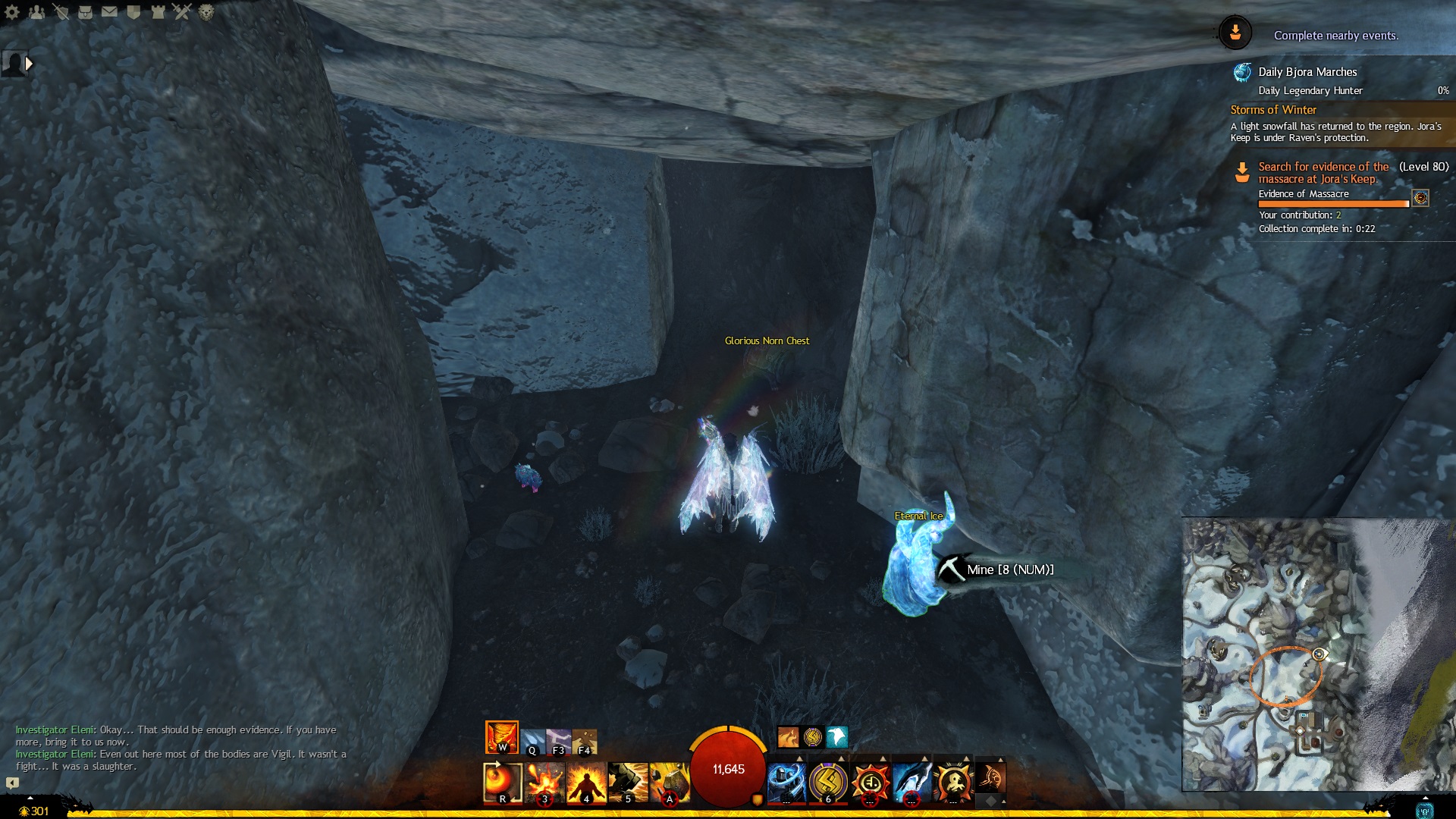Open the mail envelope icon
The image size is (1456, 819).
click(x=109, y=12)
